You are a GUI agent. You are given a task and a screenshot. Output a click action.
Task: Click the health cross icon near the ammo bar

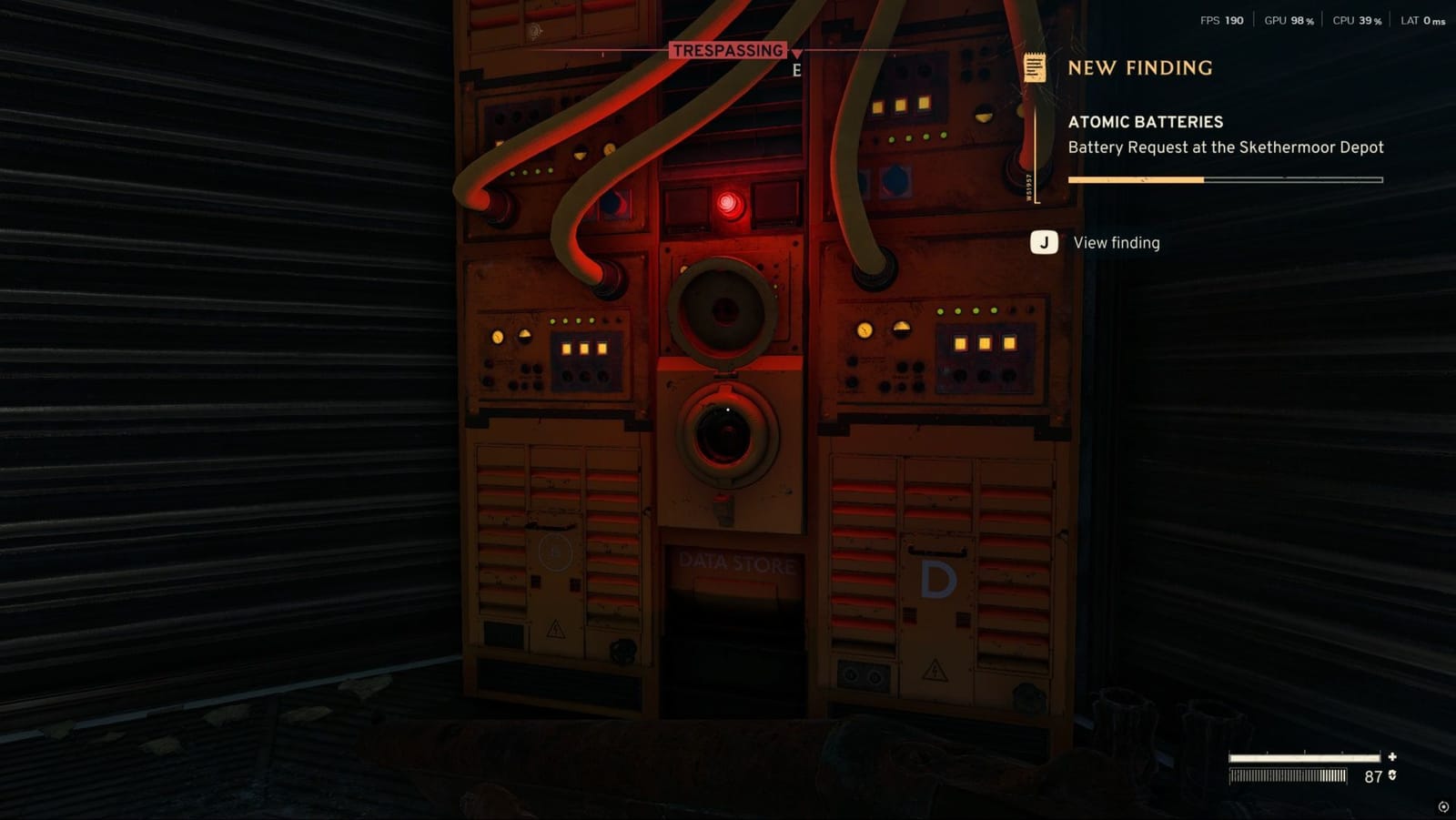1392,756
